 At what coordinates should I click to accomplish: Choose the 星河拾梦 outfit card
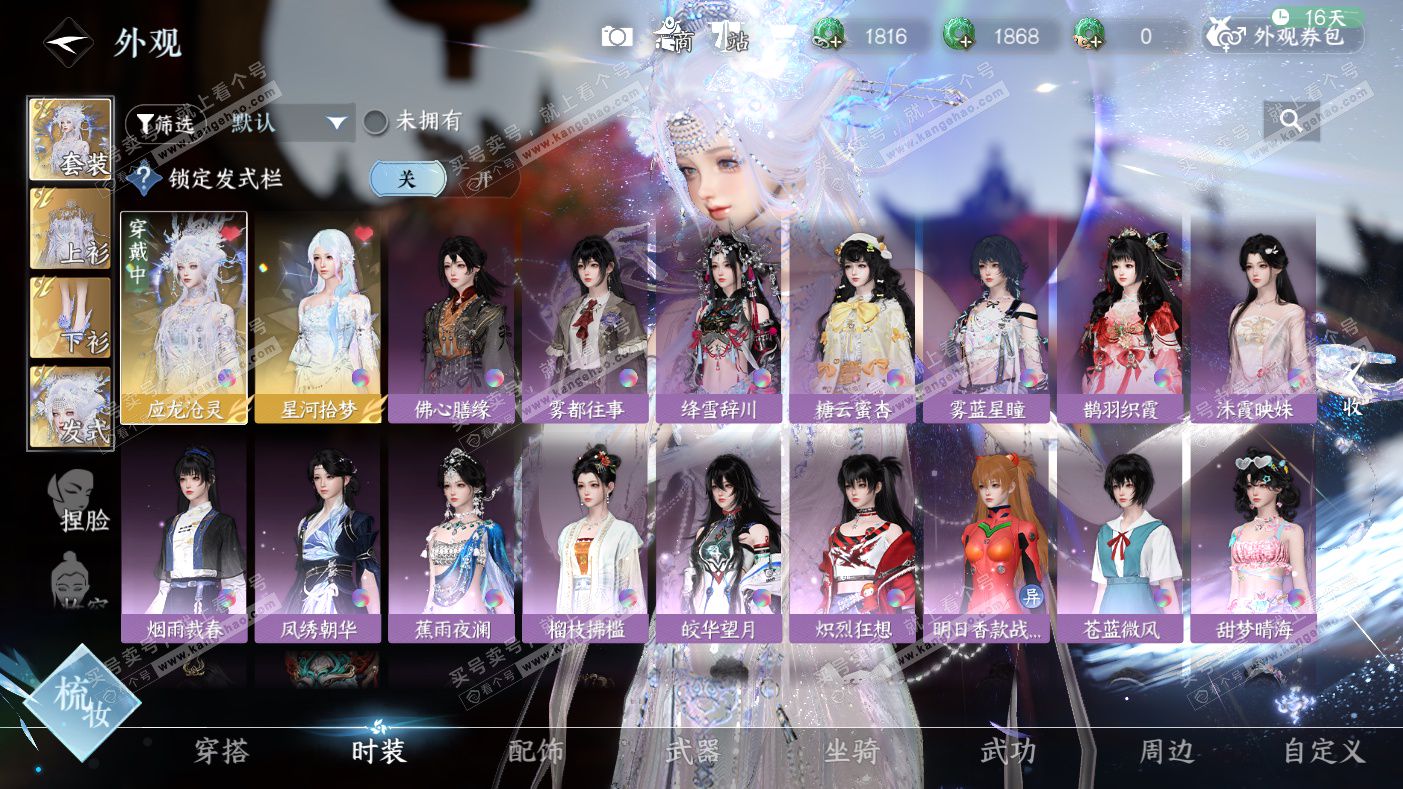[318, 317]
